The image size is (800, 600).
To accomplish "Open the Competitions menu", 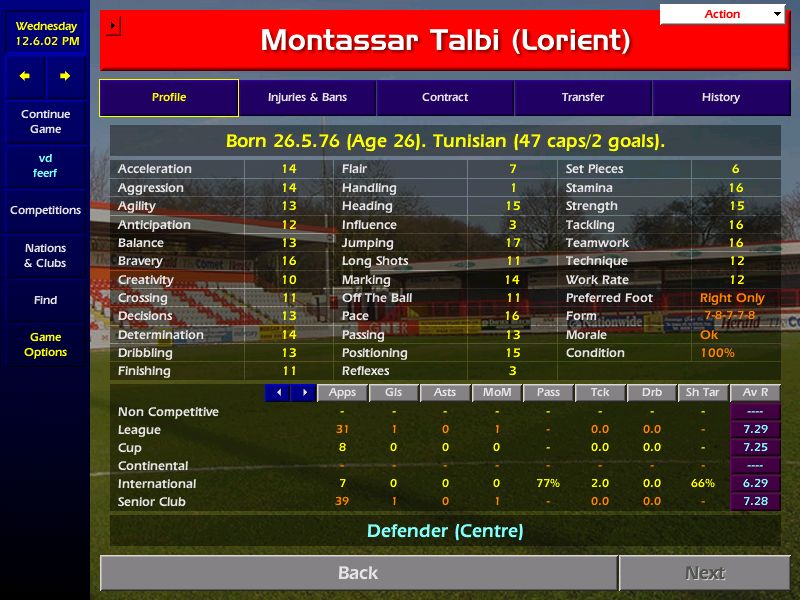I will (x=45, y=211).
